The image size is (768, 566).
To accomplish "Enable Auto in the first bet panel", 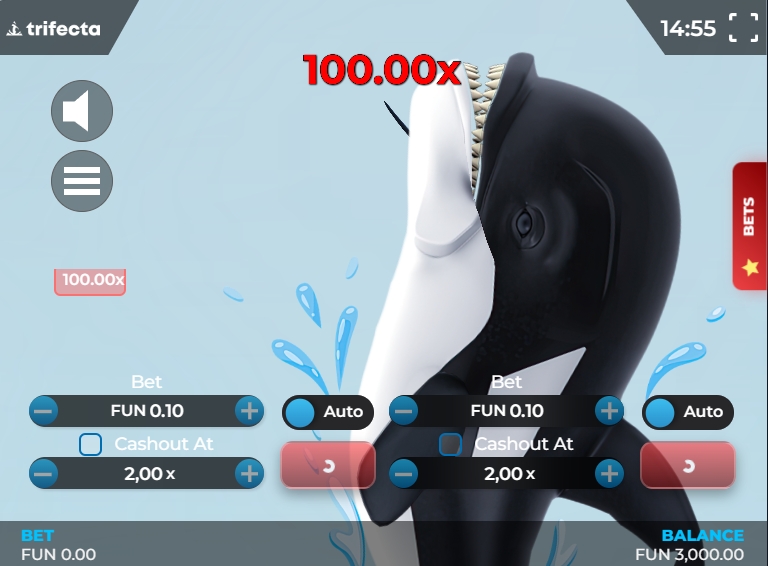I will click(328, 412).
